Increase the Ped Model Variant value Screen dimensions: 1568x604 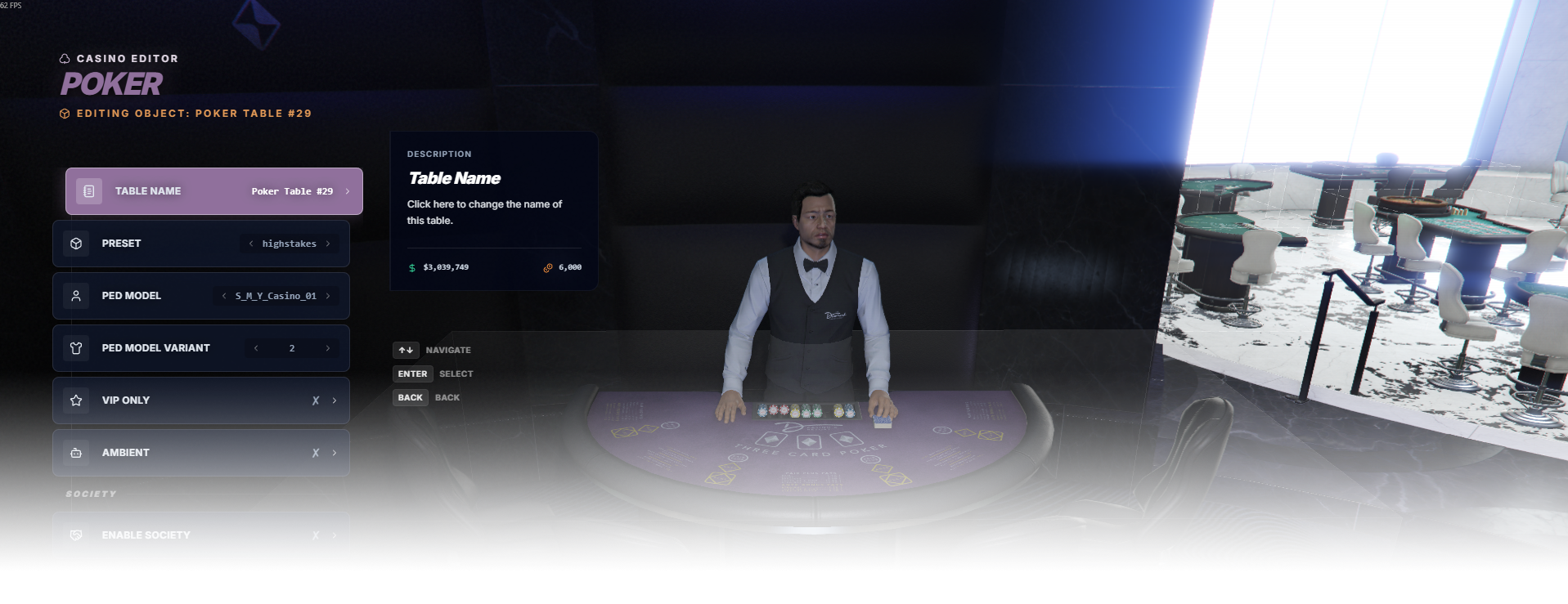[x=328, y=348]
